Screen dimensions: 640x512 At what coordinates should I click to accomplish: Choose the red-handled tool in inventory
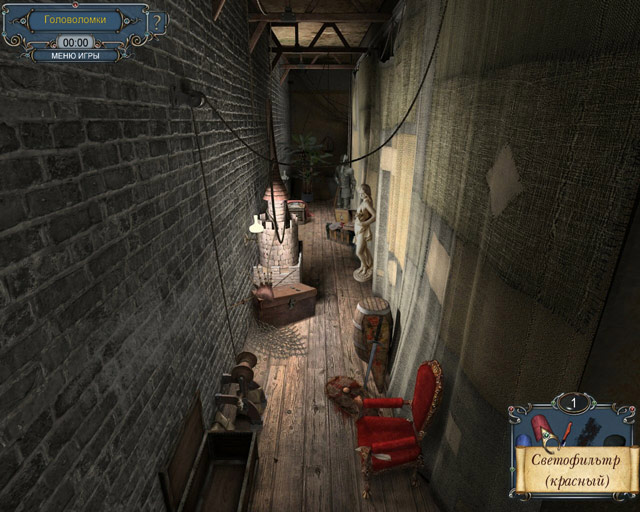(566, 431)
